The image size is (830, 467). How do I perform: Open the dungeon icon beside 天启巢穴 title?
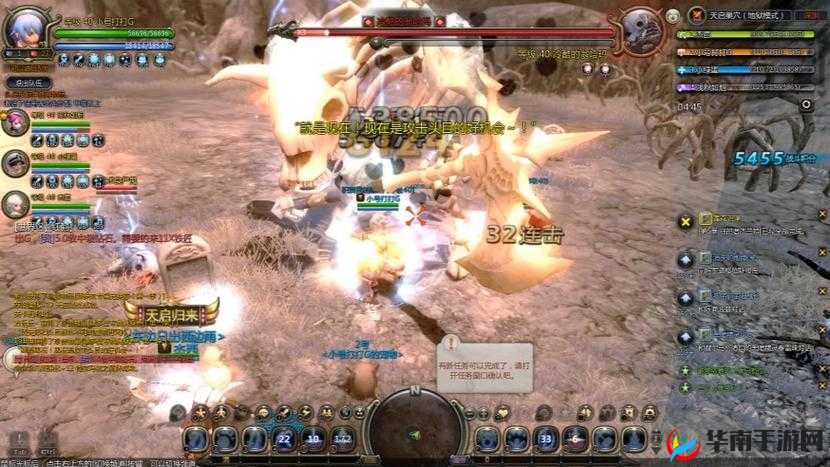click(697, 15)
